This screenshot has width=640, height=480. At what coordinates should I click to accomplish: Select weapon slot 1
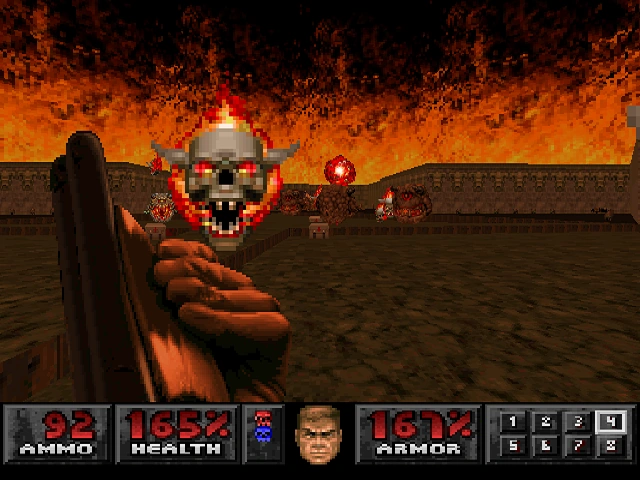tap(513, 423)
